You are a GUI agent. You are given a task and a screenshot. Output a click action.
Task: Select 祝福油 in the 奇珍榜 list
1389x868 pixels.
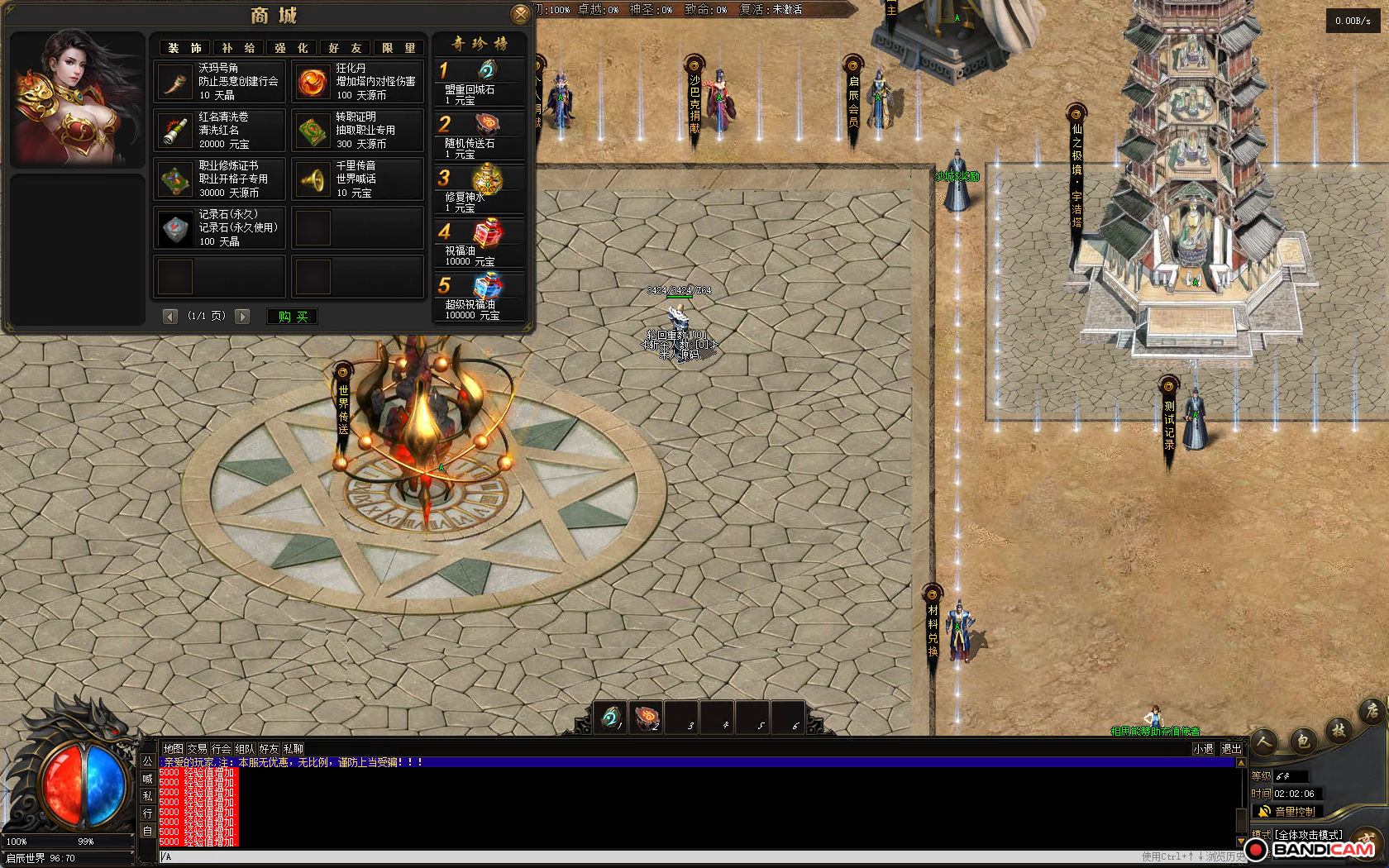pos(480,242)
